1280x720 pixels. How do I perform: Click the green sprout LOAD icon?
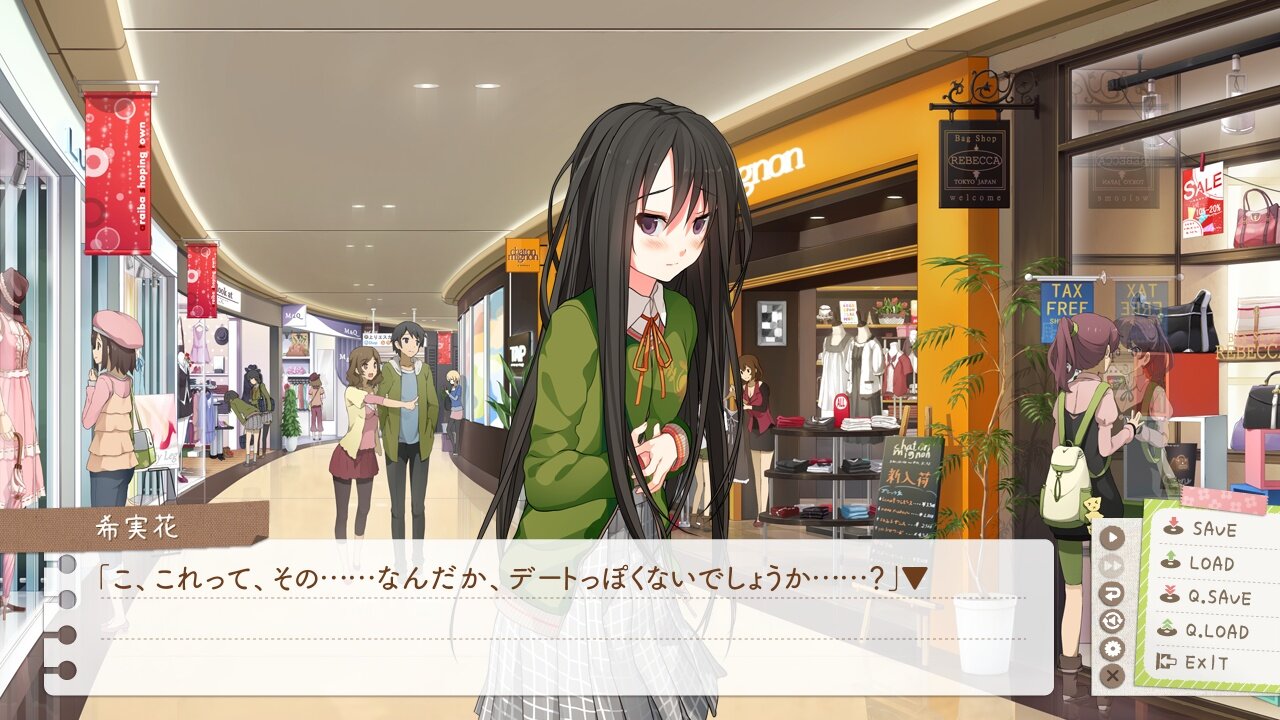tap(1172, 563)
